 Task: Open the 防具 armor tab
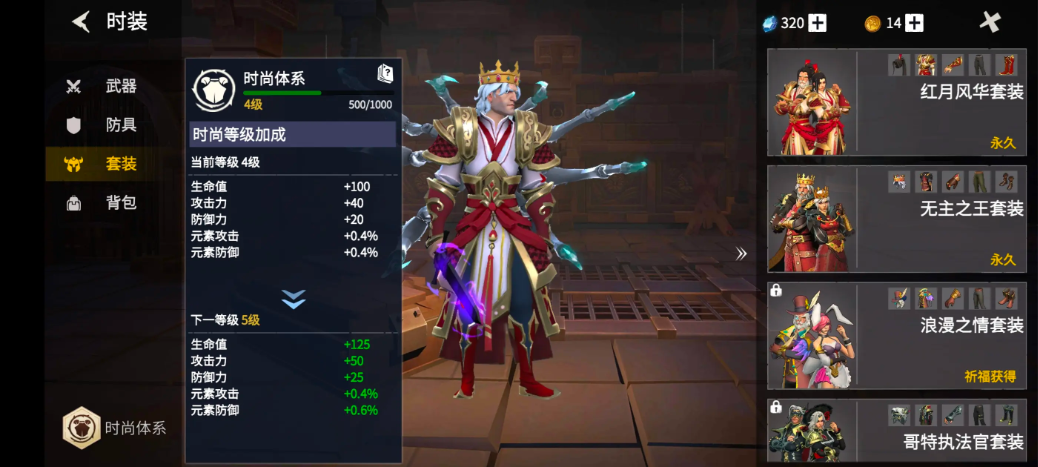[104, 125]
